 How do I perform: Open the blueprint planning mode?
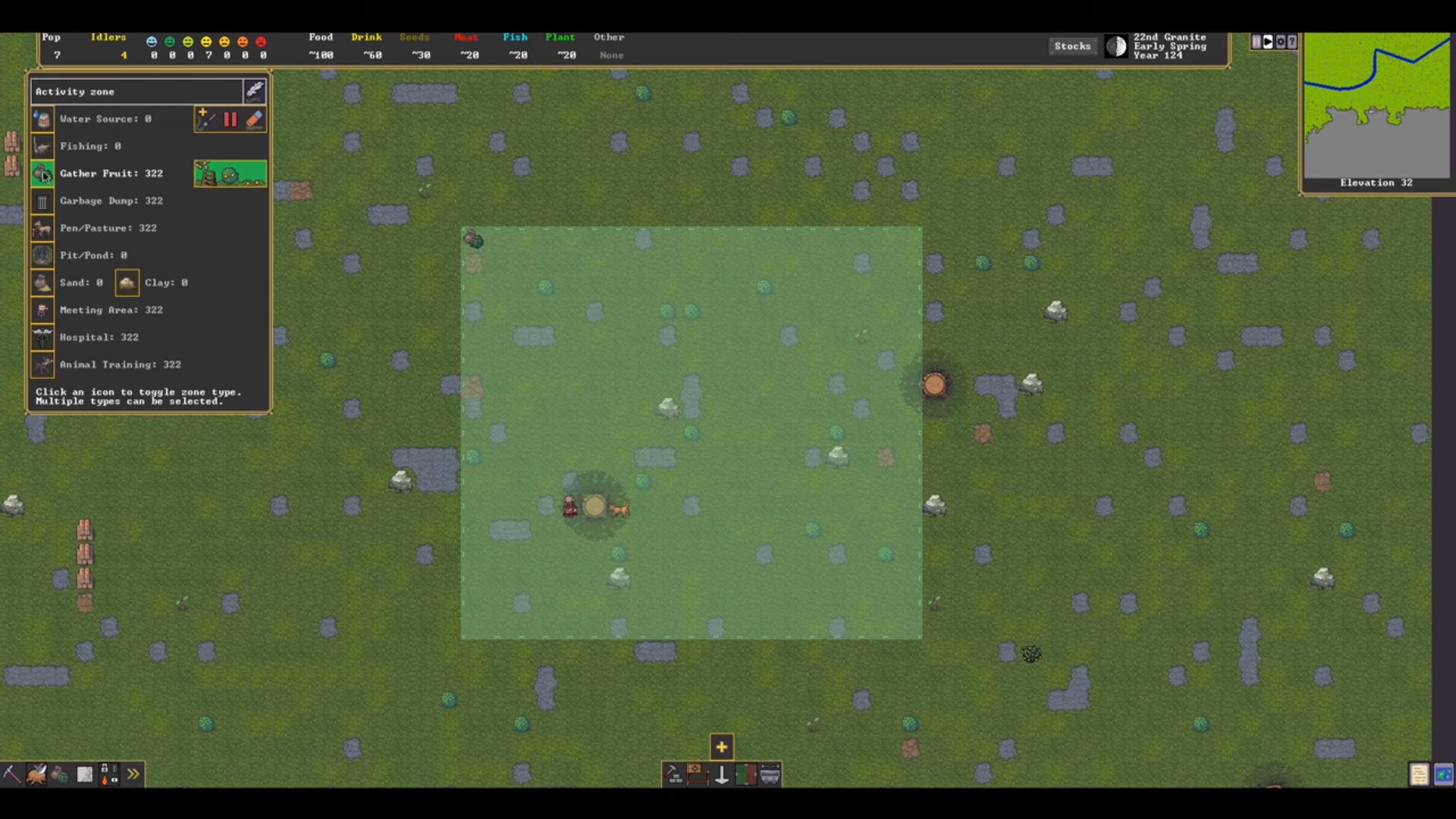(x=85, y=773)
